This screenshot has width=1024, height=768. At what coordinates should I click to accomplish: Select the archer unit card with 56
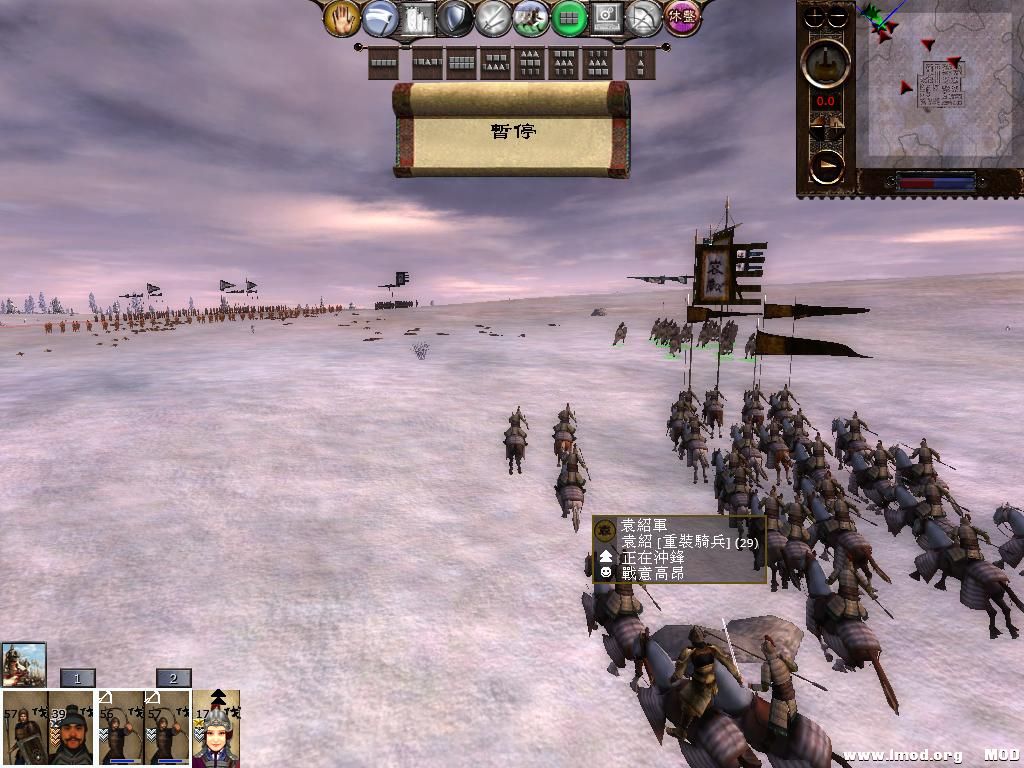(120, 728)
